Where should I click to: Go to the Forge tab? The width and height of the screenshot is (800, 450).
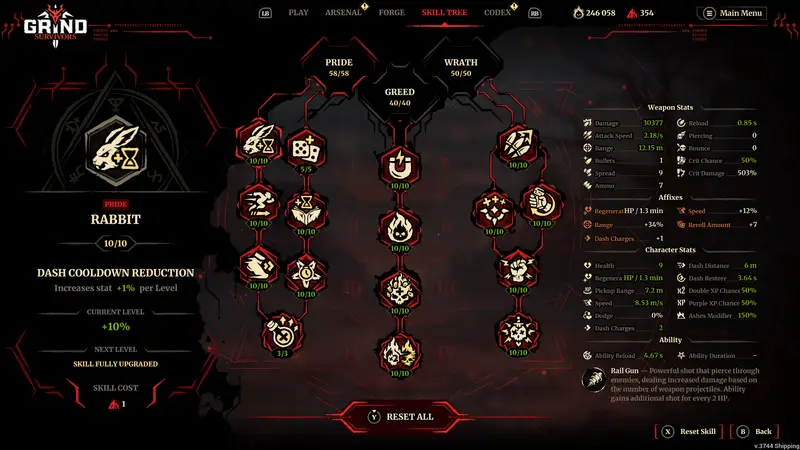coord(390,12)
